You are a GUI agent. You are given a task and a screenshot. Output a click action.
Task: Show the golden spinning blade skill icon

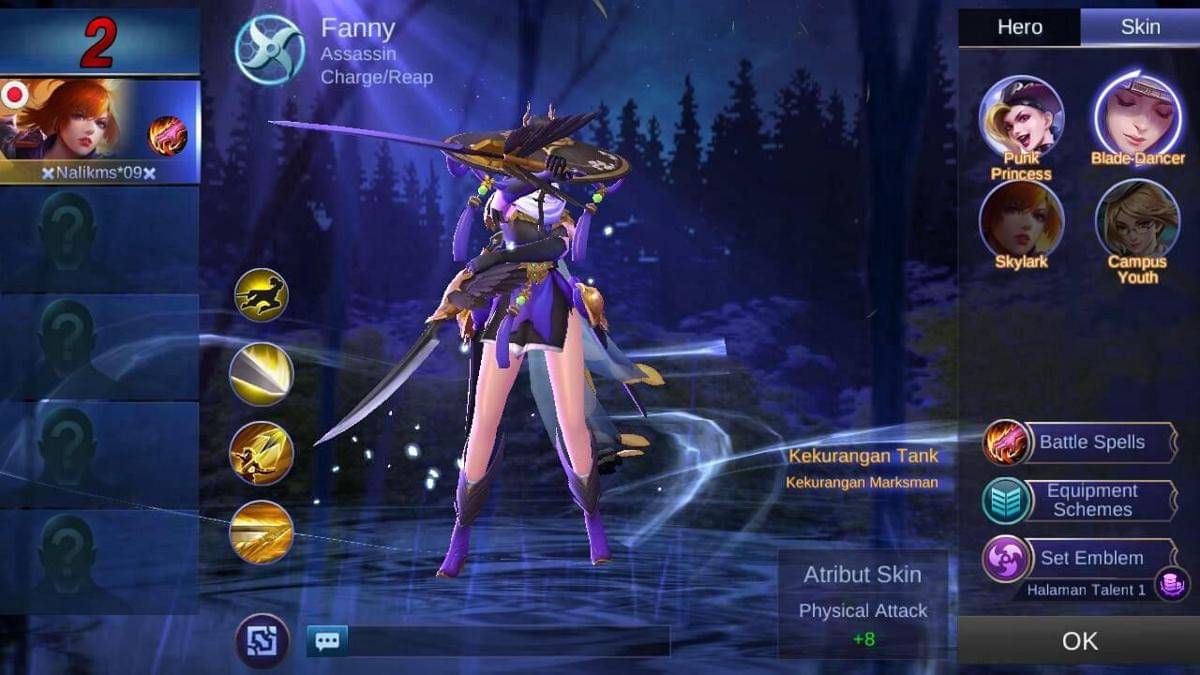tap(261, 374)
